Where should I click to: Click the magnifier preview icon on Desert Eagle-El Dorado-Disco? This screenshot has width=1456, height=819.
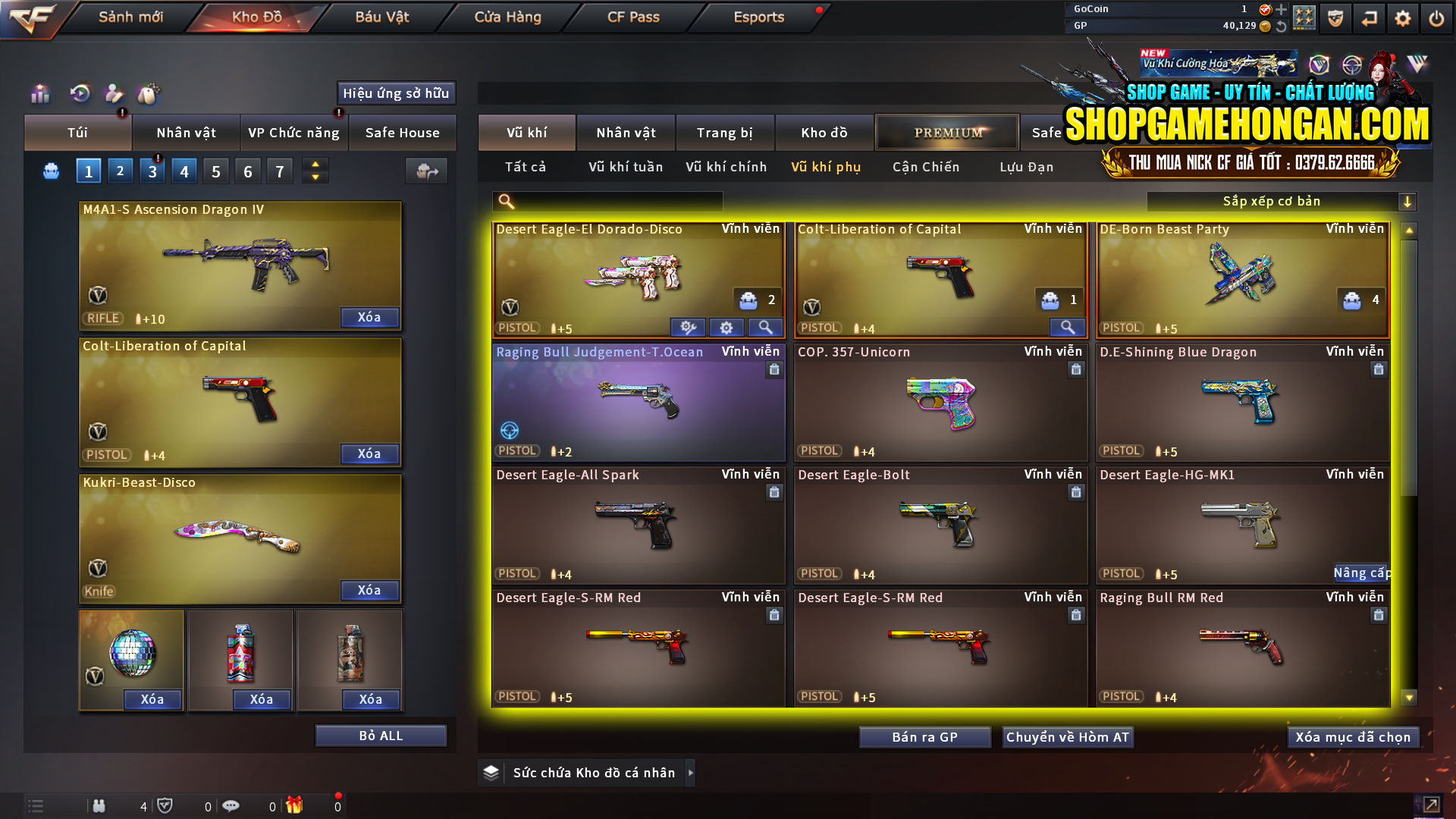(x=765, y=327)
